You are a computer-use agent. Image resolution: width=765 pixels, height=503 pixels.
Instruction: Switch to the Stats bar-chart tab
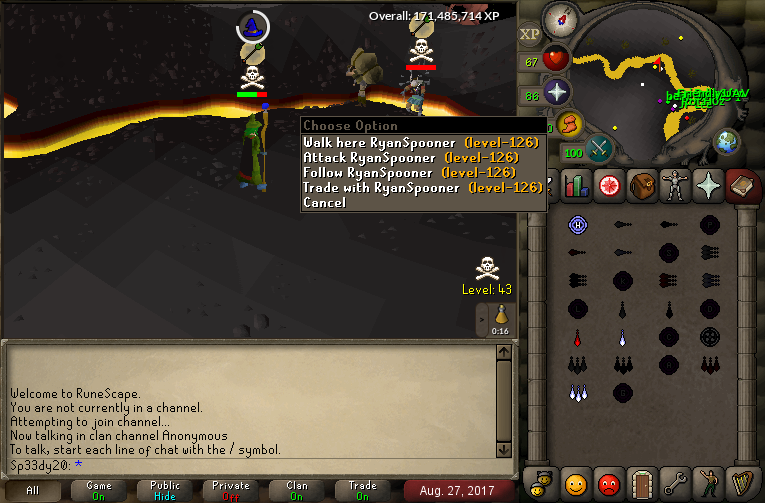tap(573, 186)
